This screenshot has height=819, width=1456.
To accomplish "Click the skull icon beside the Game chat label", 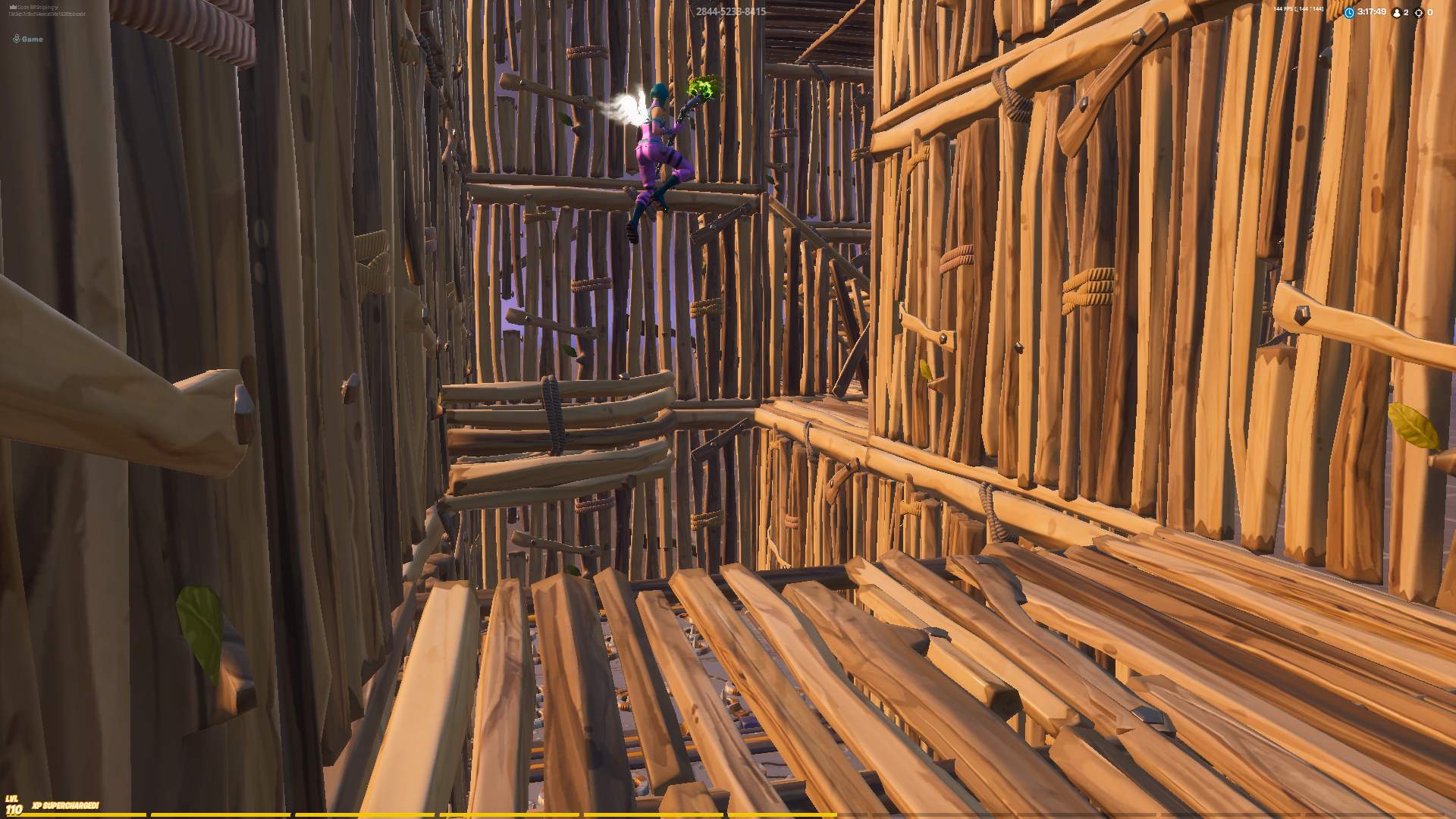I will tap(17, 37).
